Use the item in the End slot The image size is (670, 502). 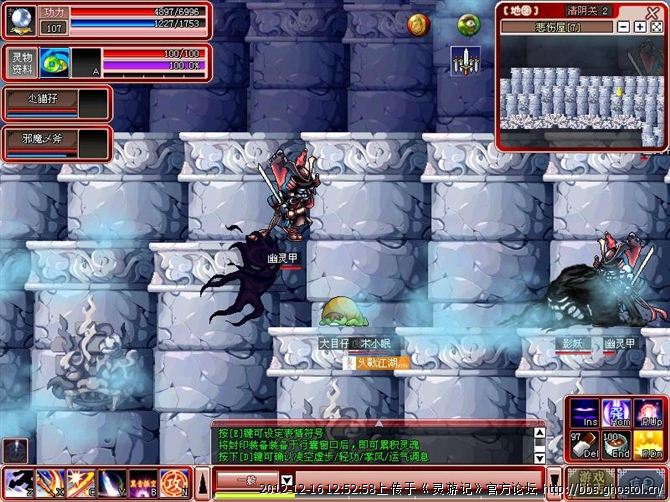[617, 444]
